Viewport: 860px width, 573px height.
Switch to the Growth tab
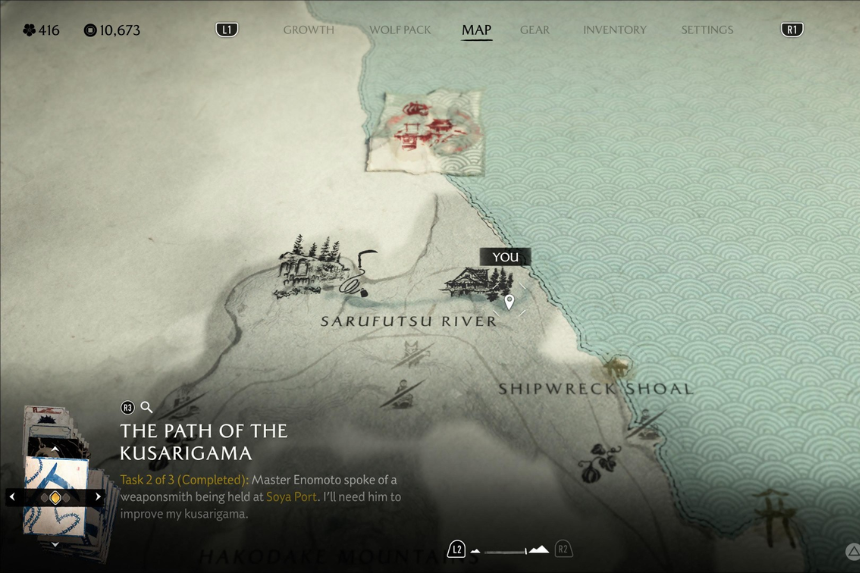coord(308,30)
